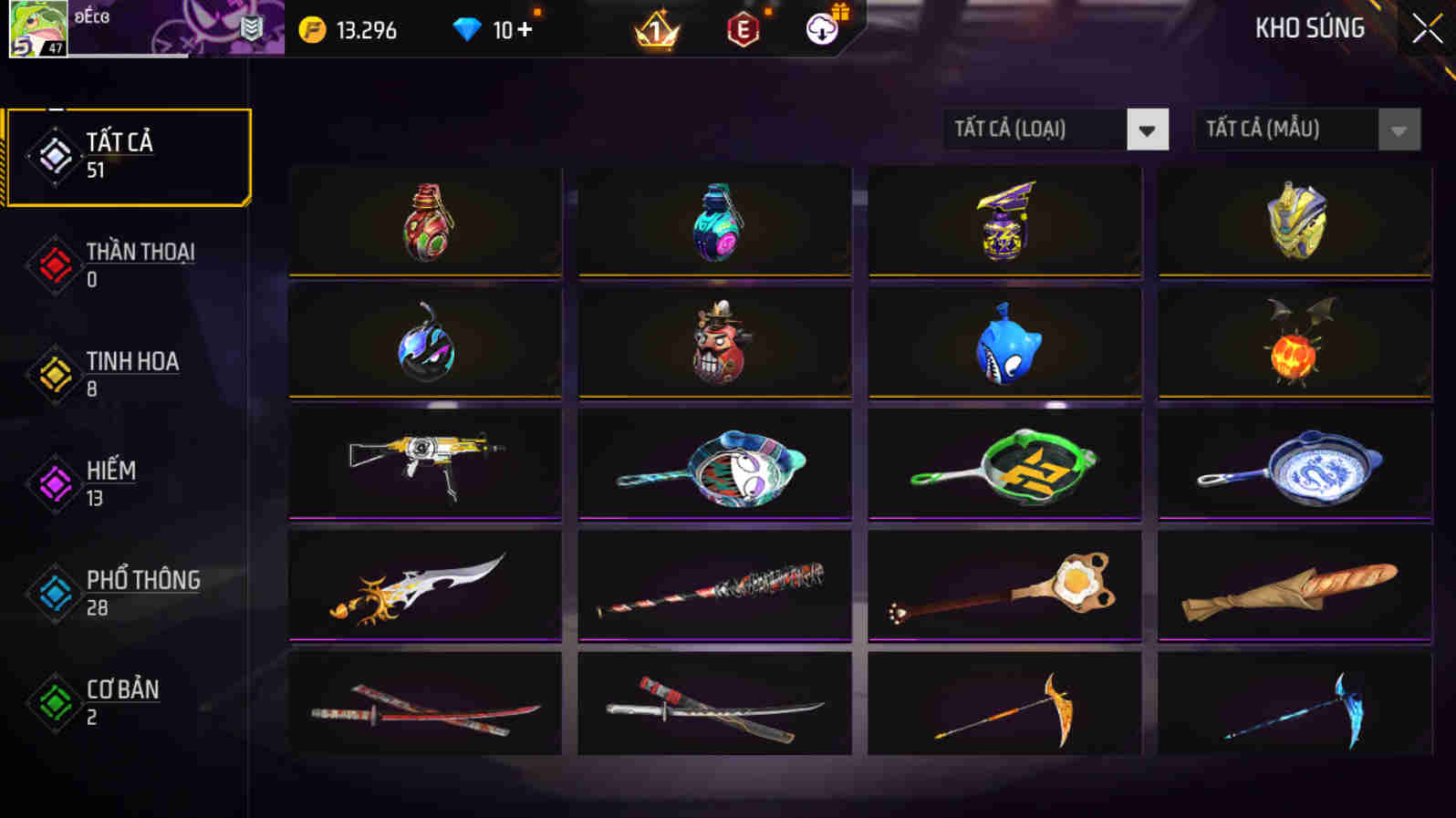Expand the Tất Cả (Mẫu) dropdown
The width and height of the screenshot is (1456, 818).
(x=1286, y=129)
